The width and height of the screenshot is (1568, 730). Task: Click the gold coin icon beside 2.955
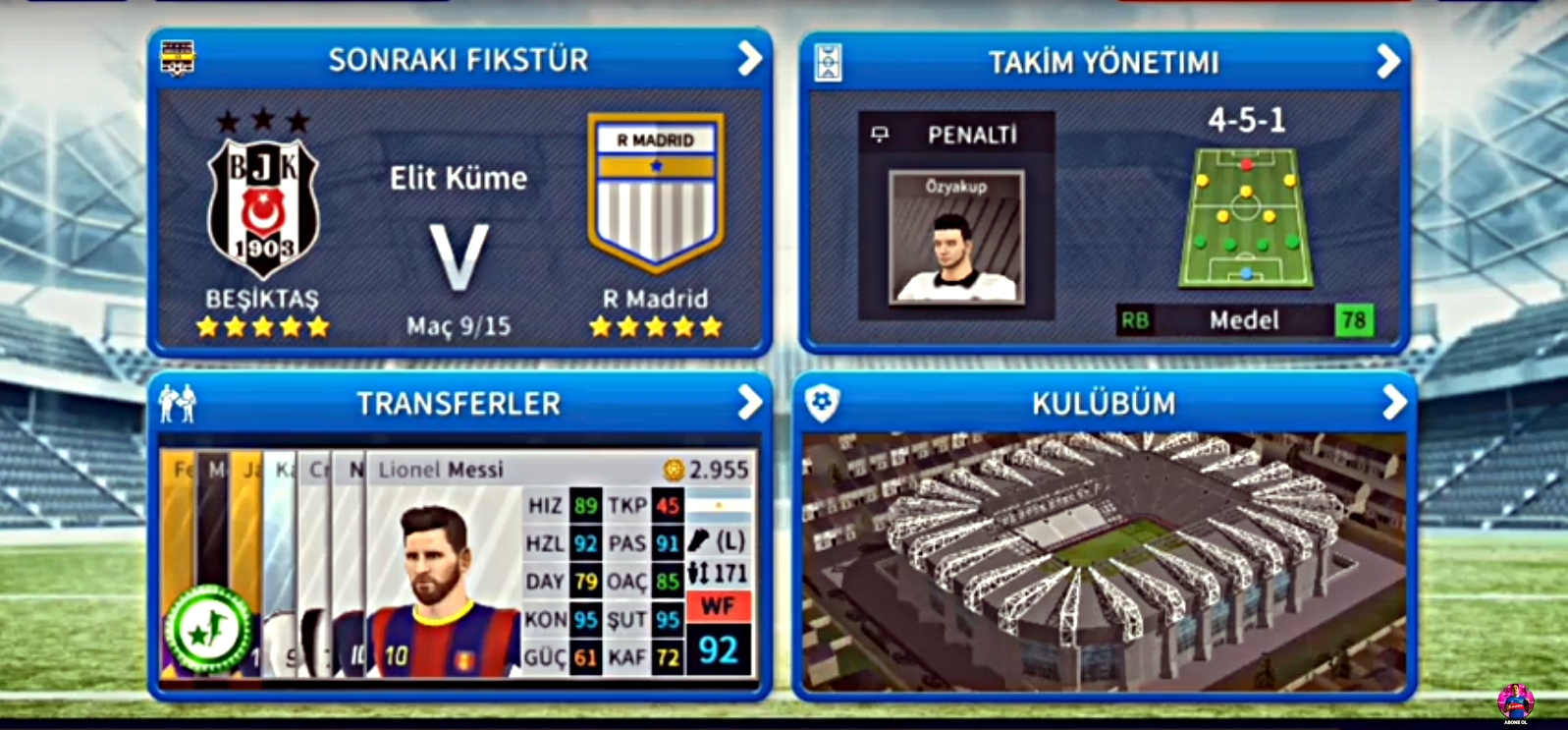click(x=675, y=471)
